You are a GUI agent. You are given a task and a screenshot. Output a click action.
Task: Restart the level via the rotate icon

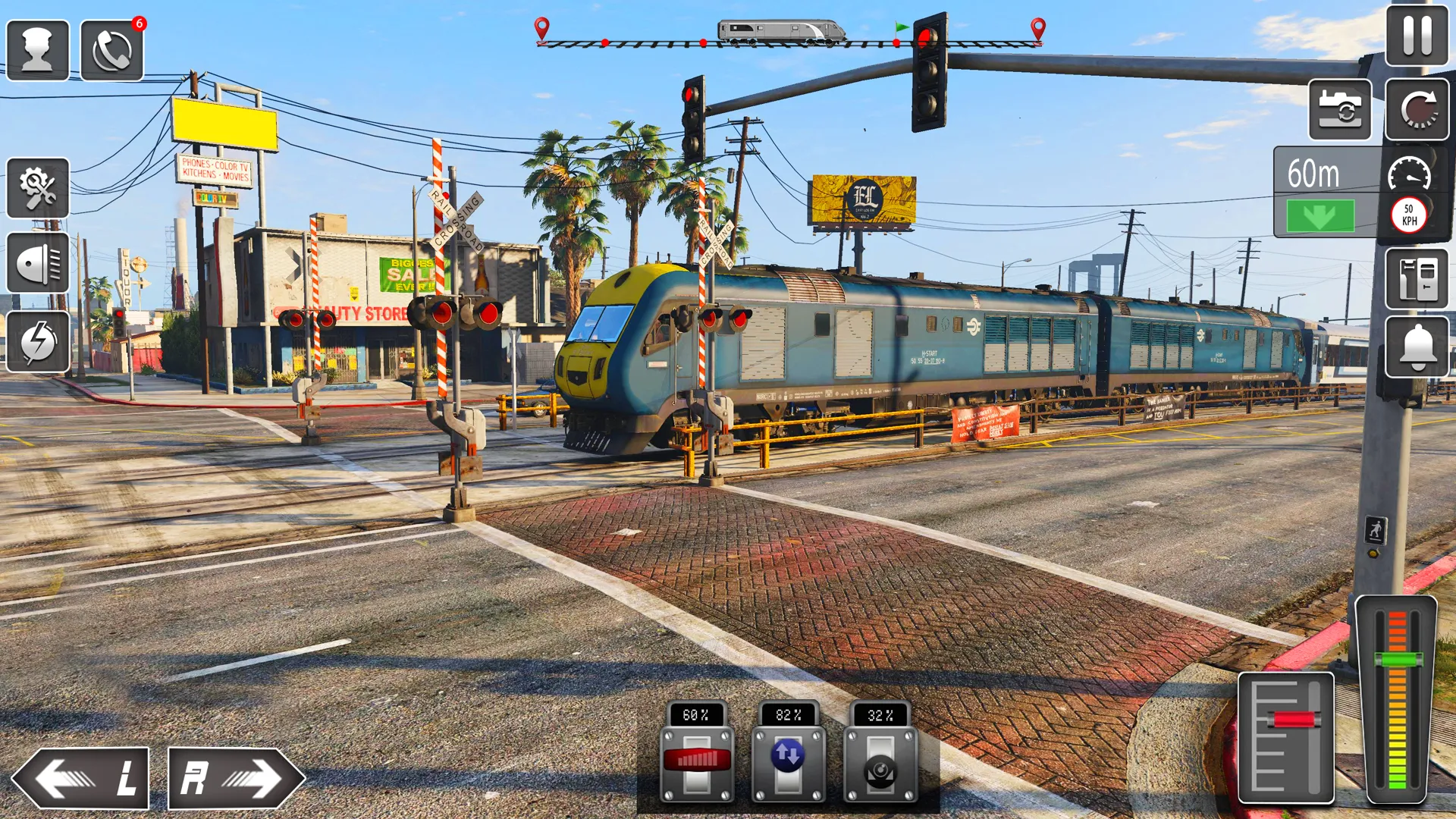point(1417,111)
